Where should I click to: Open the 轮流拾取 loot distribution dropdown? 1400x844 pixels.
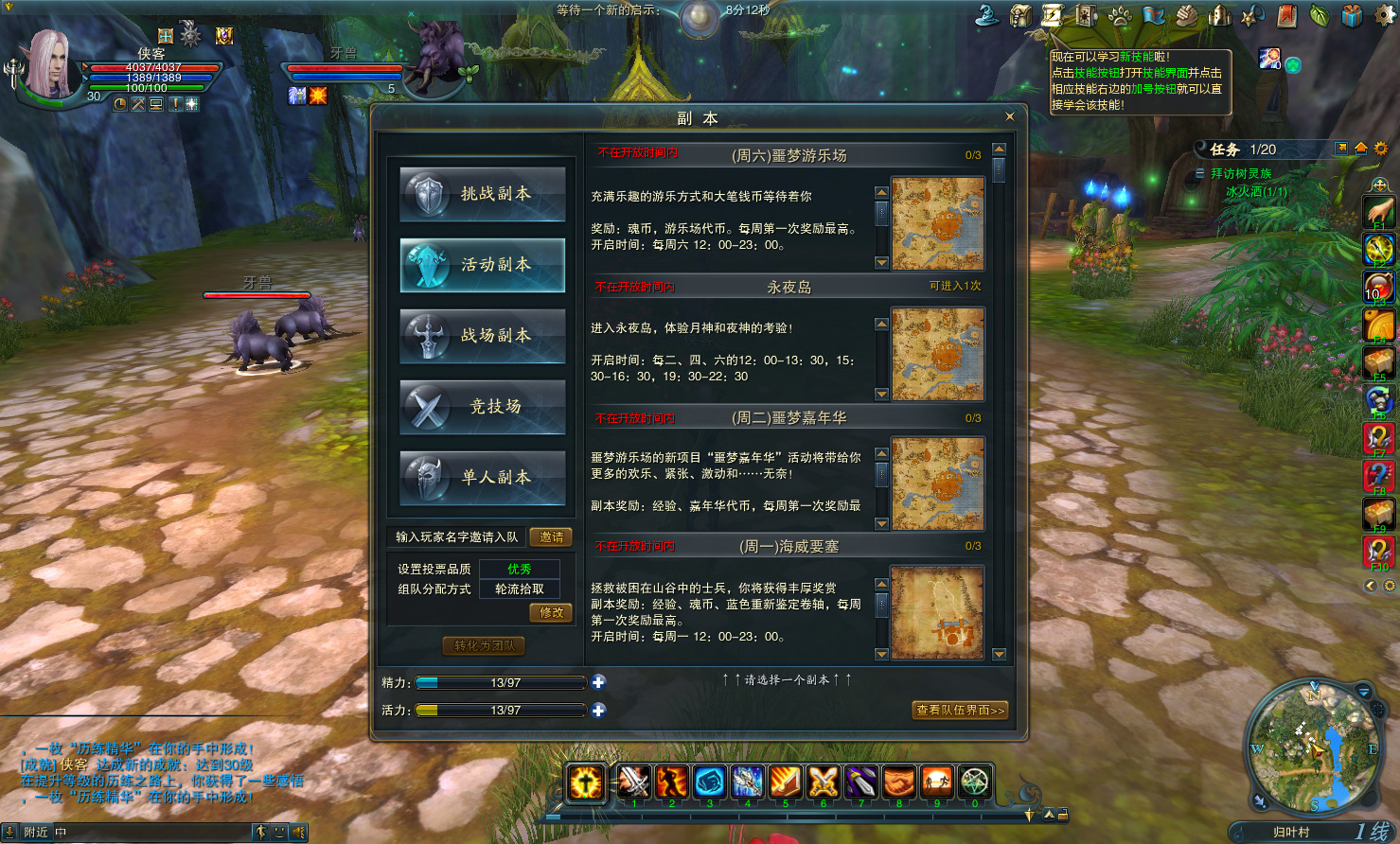519,589
